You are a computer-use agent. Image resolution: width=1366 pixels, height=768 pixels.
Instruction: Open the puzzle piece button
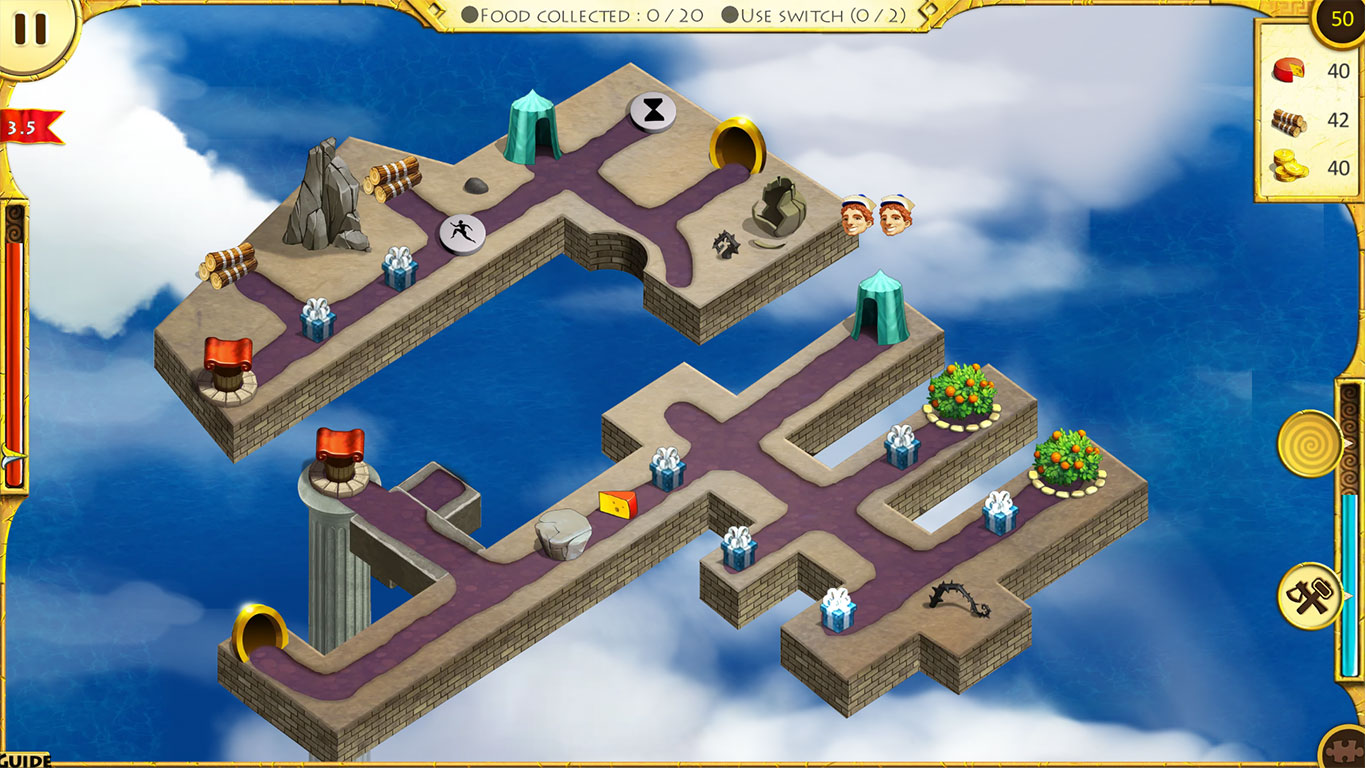[x=1345, y=749]
